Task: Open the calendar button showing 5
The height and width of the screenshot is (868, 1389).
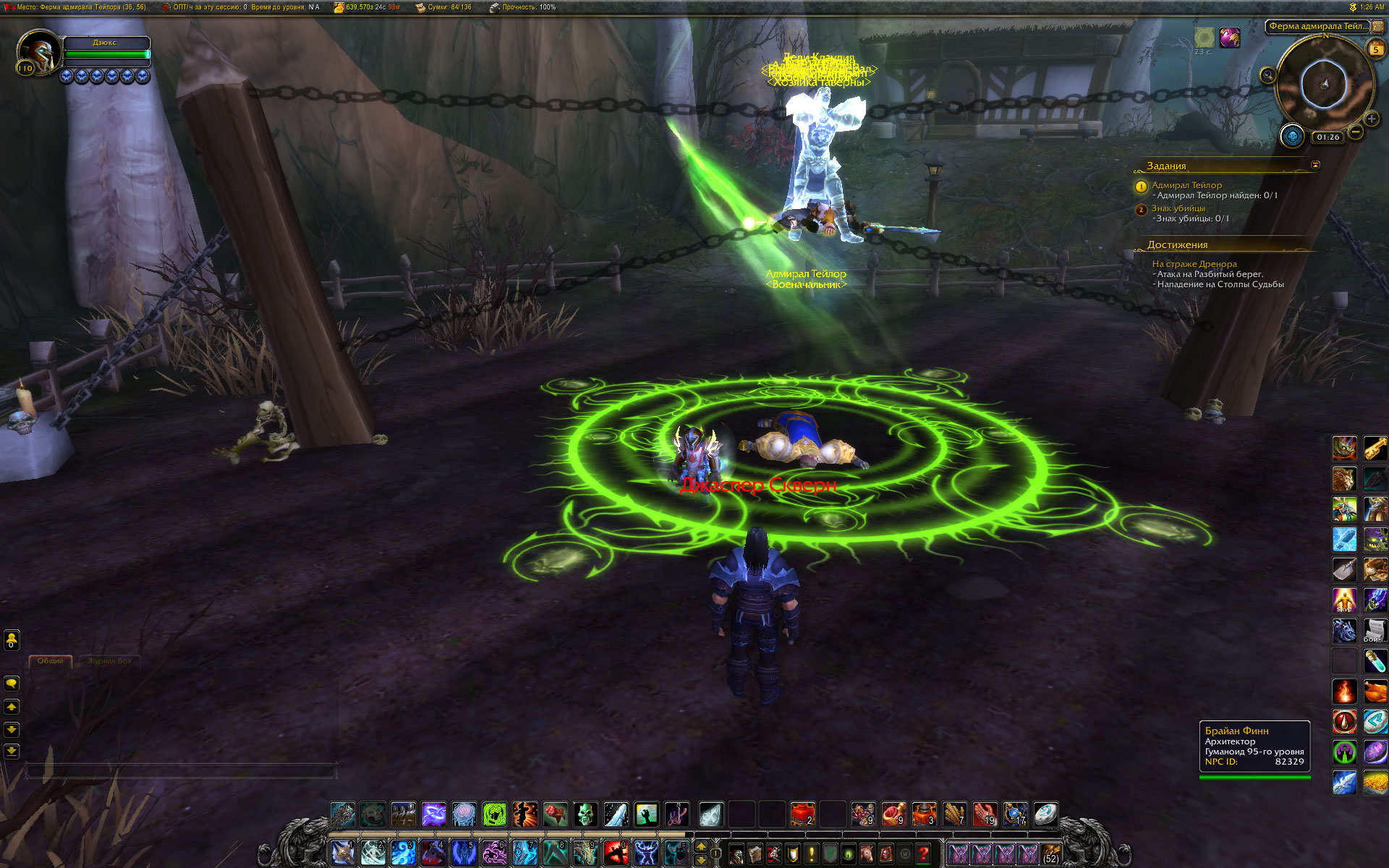Action: point(1375,49)
